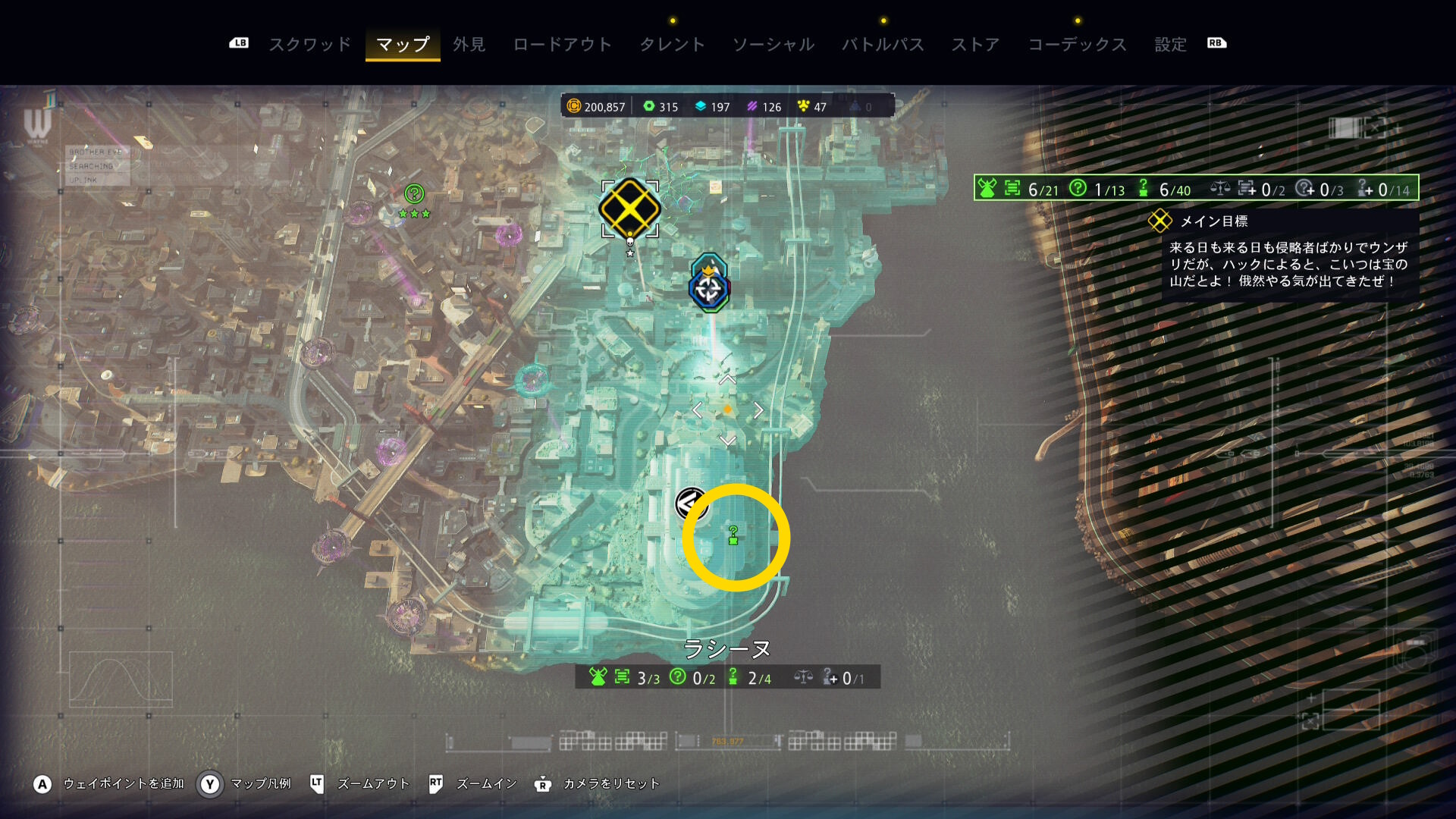Image resolution: width=1456 pixels, height=819 pixels.
Task: Select the マップ tab
Action: (403, 45)
